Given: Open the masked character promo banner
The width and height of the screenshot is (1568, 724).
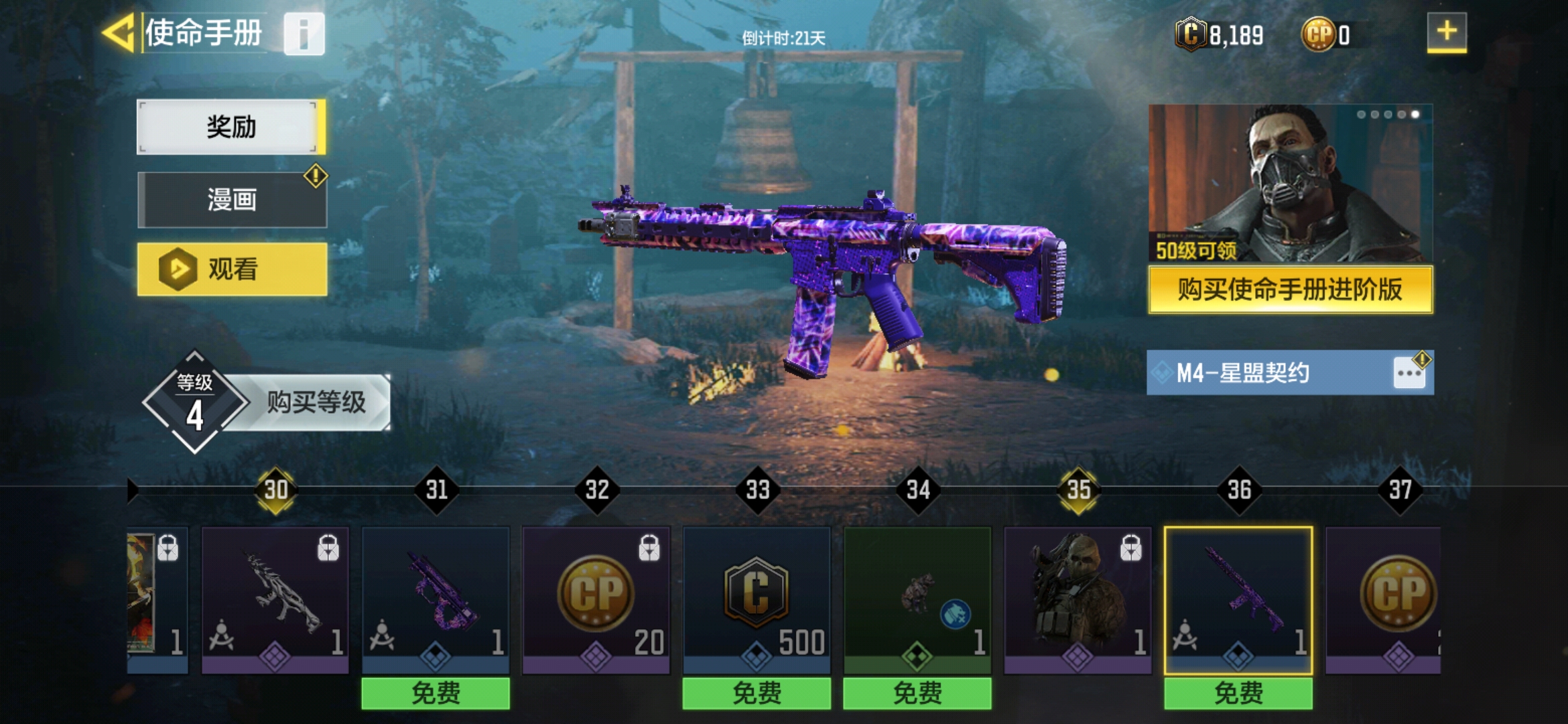Looking at the screenshot, I should (x=1290, y=182).
